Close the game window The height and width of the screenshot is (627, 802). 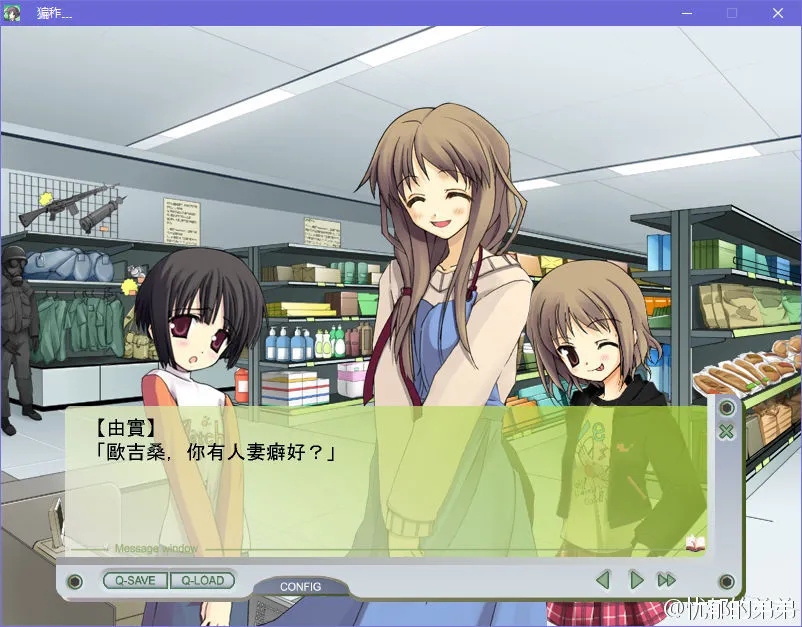click(x=777, y=13)
